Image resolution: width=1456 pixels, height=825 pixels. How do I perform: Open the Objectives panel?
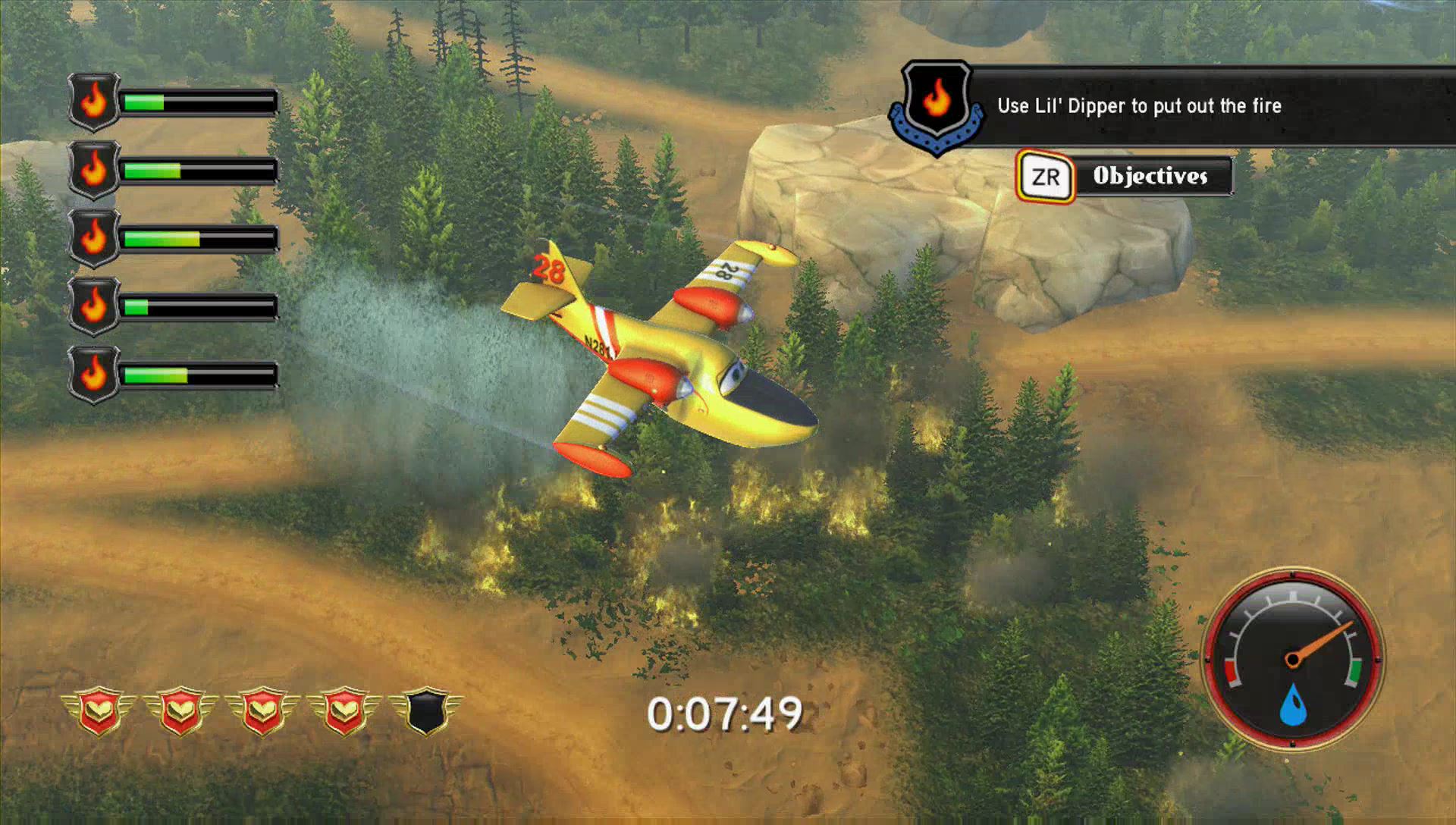point(1125,177)
